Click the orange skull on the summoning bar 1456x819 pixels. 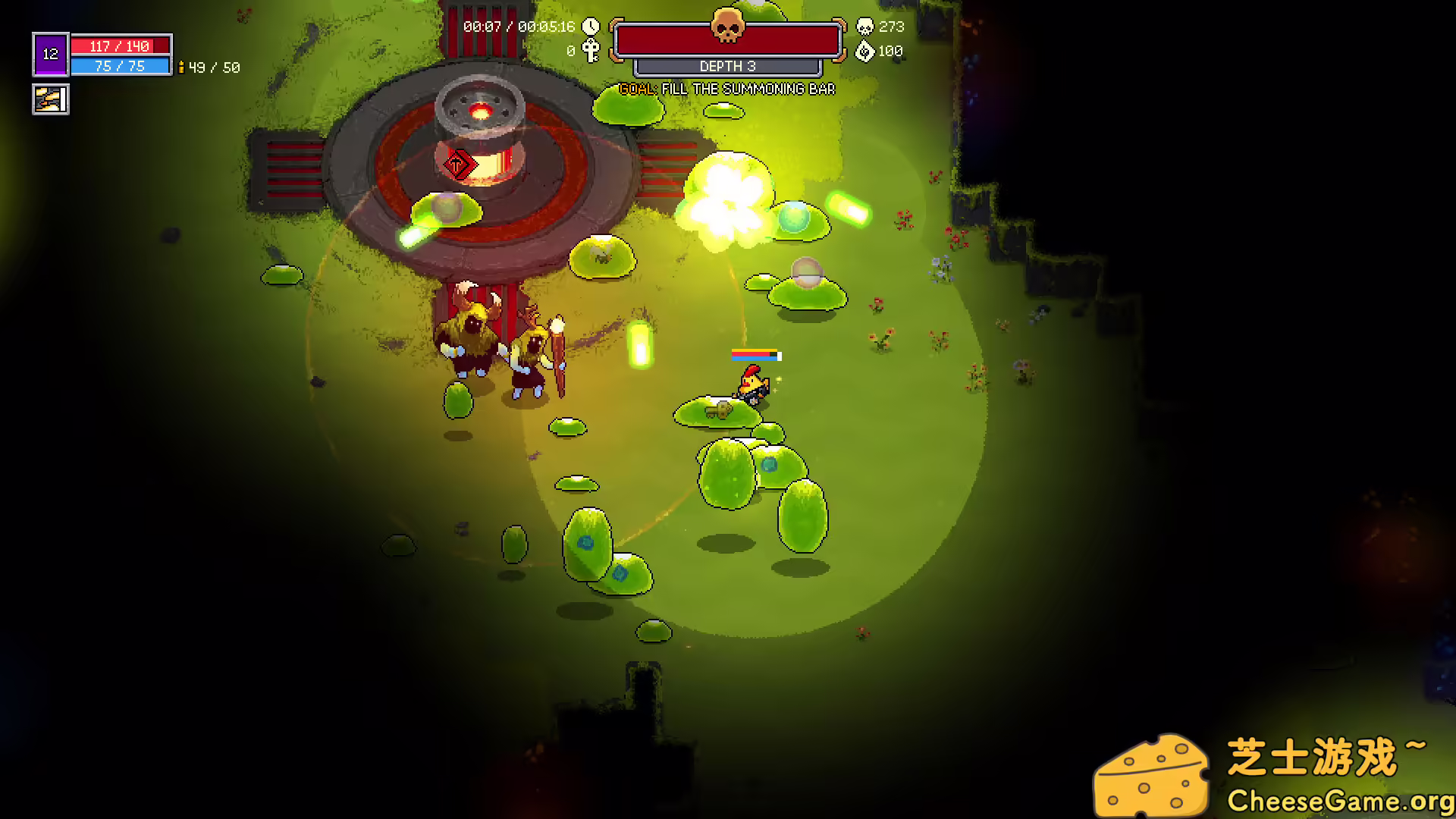click(729, 27)
